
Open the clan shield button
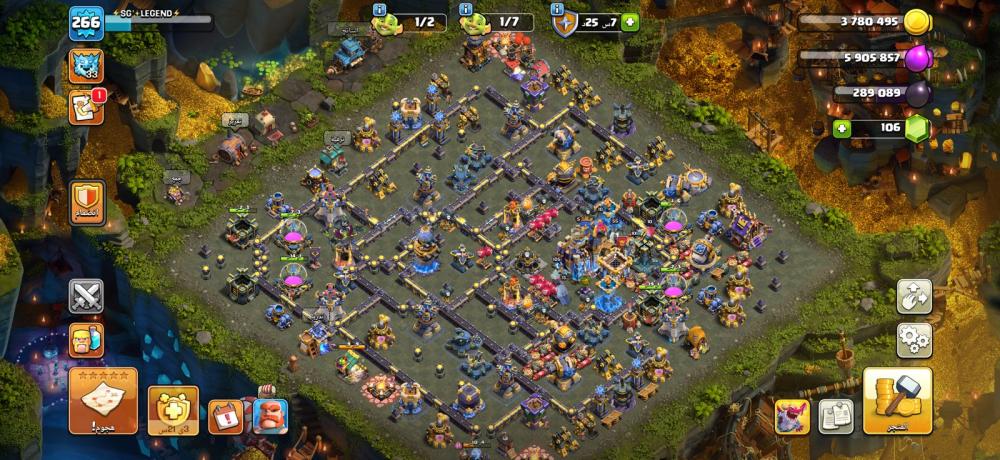(x=86, y=200)
